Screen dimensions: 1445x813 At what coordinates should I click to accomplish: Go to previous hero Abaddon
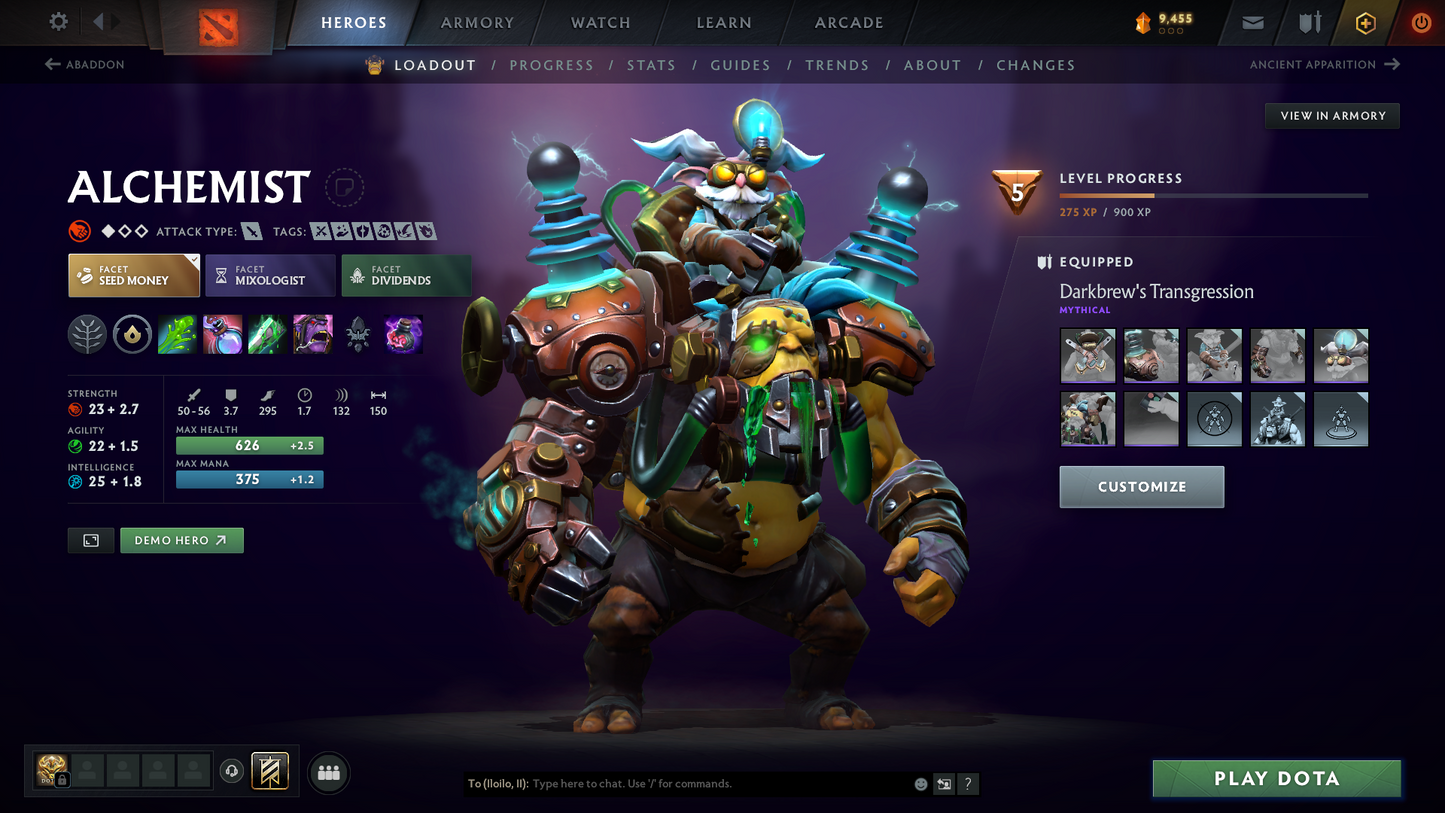[85, 65]
